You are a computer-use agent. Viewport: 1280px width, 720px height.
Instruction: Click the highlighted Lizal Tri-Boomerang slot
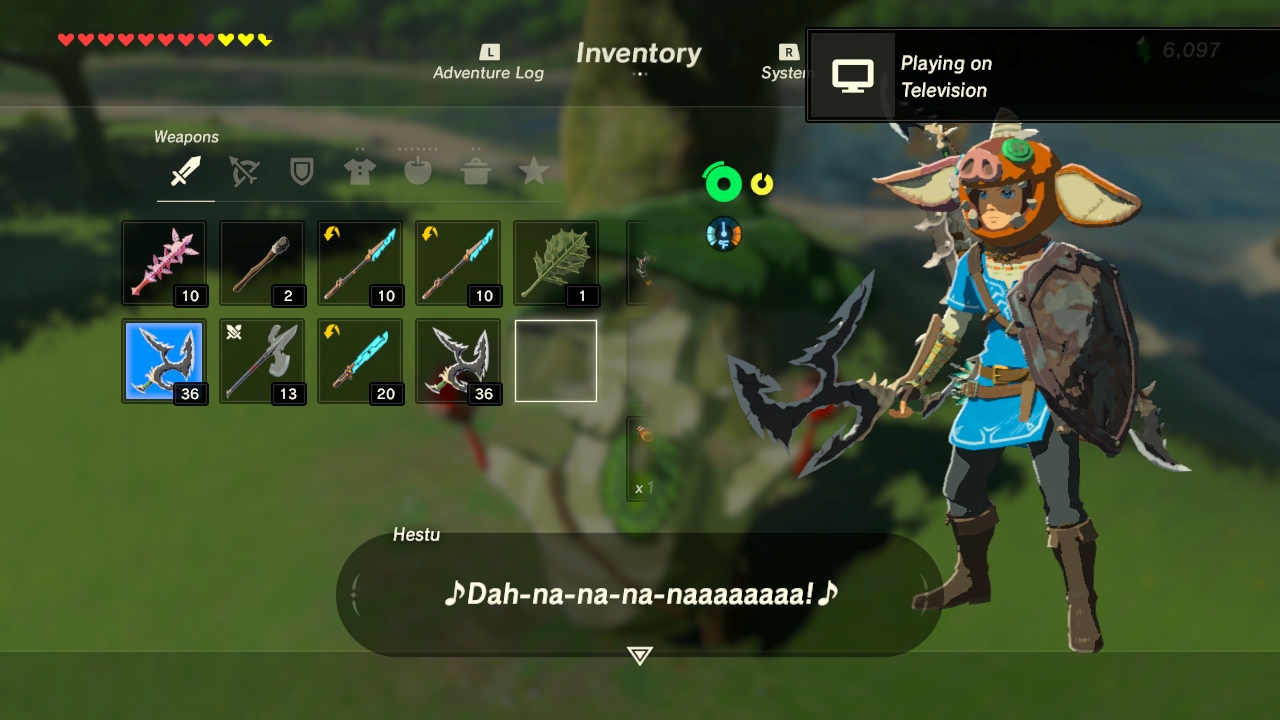(164, 361)
